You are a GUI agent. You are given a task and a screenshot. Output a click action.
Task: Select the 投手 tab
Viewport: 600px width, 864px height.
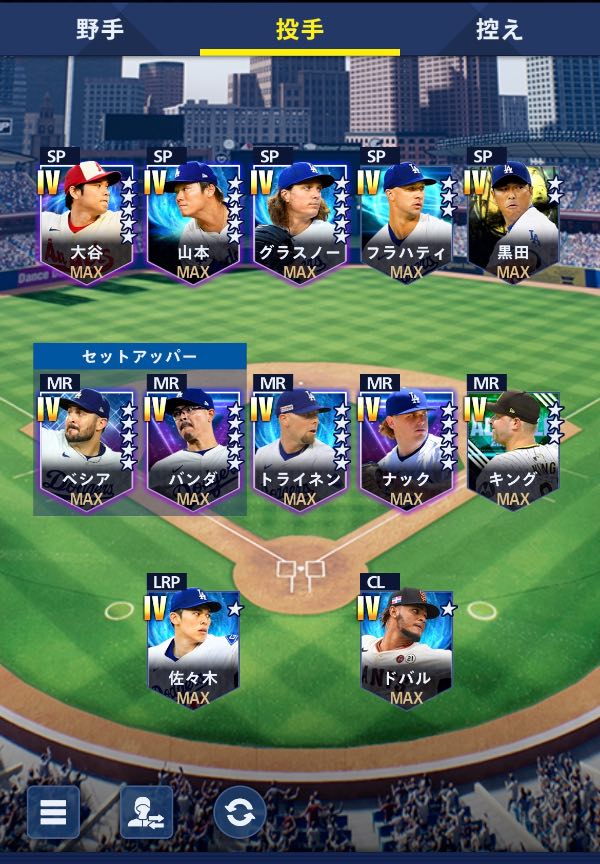point(300,29)
